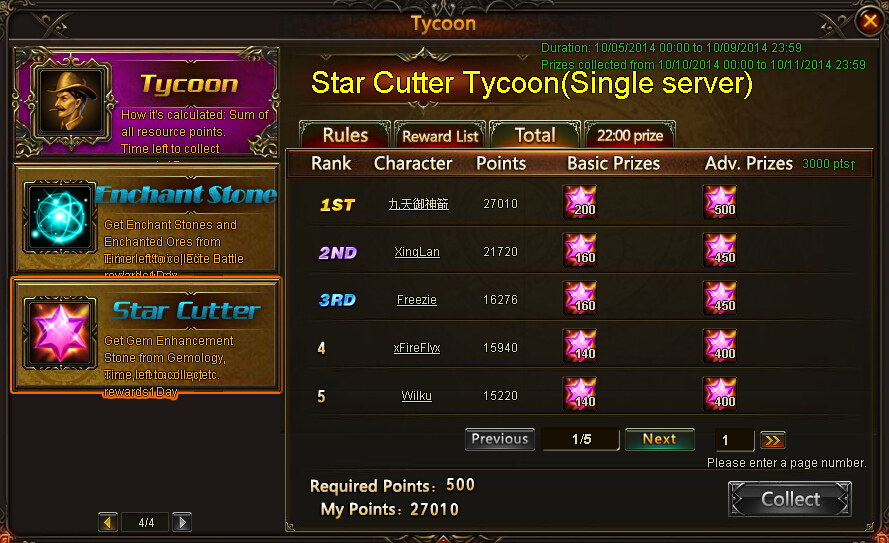Choose the Enchant Stone category
The height and width of the screenshot is (543, 889).
pyautogui.click(x=146, y=218)
